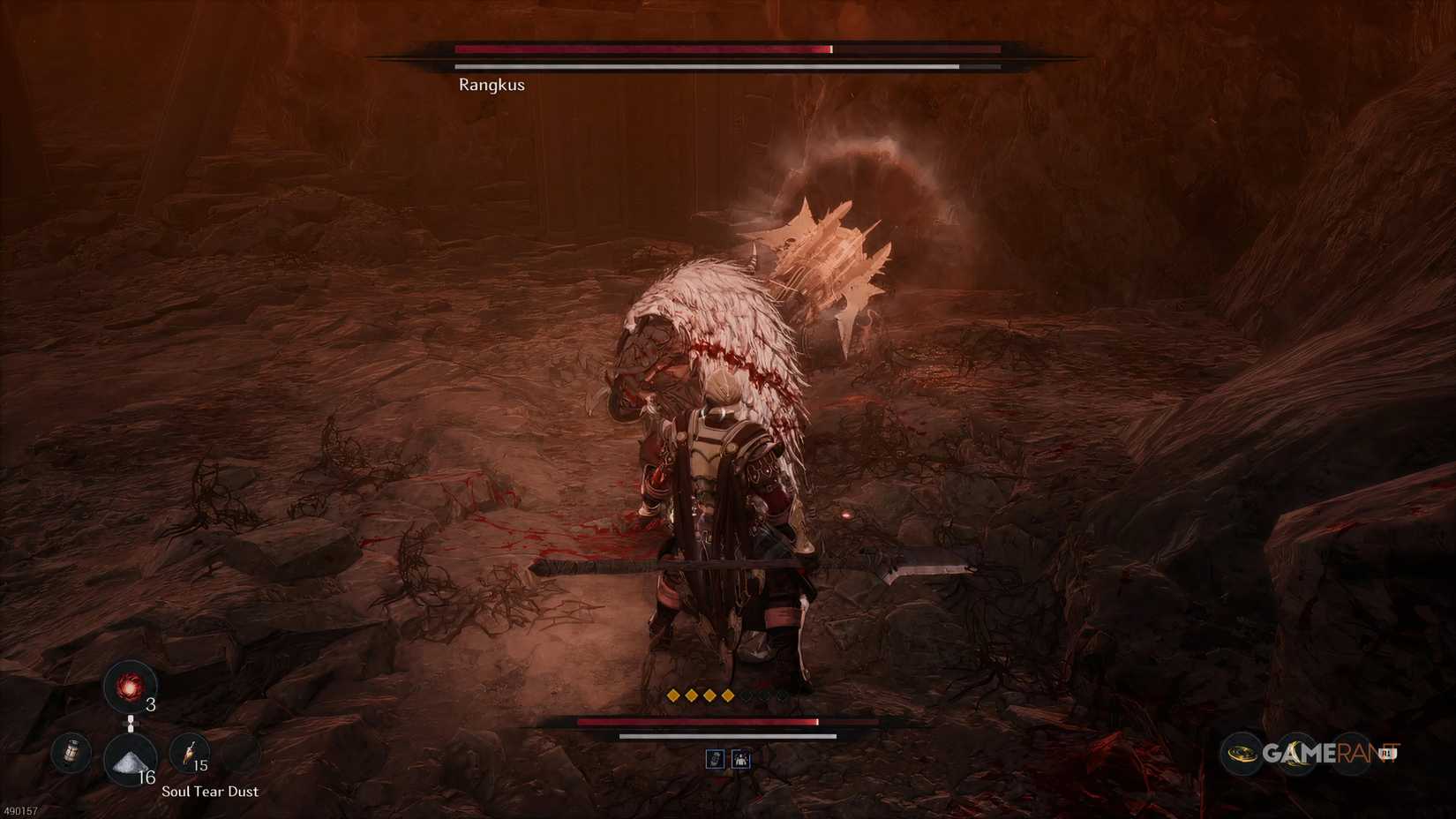Select the Rangkus boss name label
The height and width of the screenshot is (819, 1456).
pyautogui.click(x=491, y=84)
